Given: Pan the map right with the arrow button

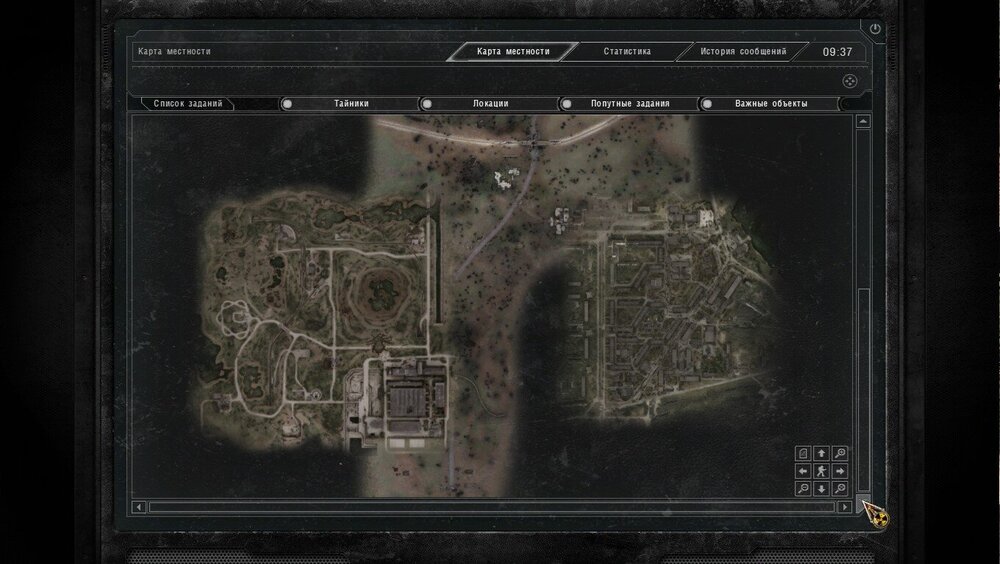Looking at the screenshot, I should [839, 471].
